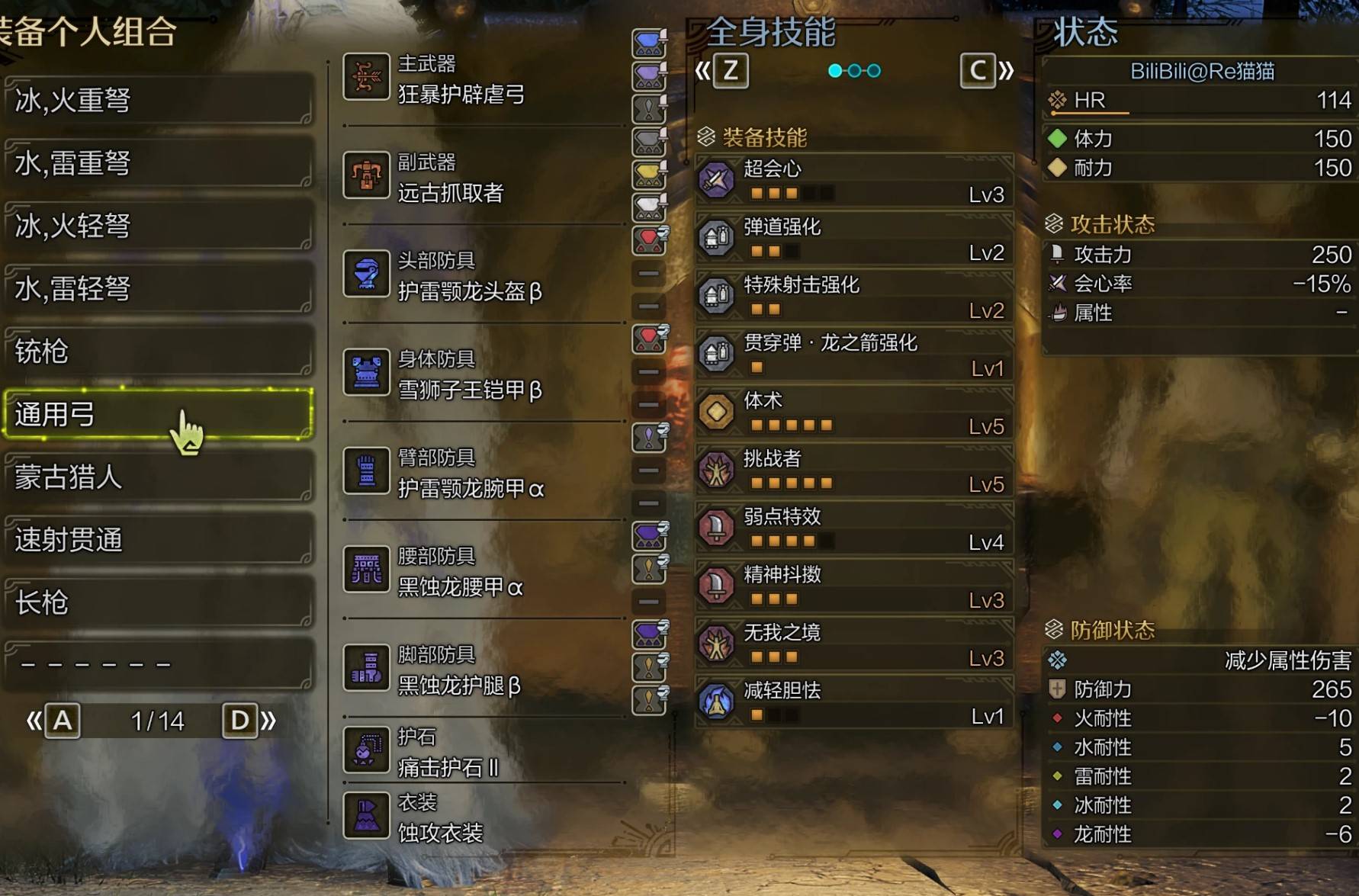Click the 衣装 costume icon

[x=367, y=815]
